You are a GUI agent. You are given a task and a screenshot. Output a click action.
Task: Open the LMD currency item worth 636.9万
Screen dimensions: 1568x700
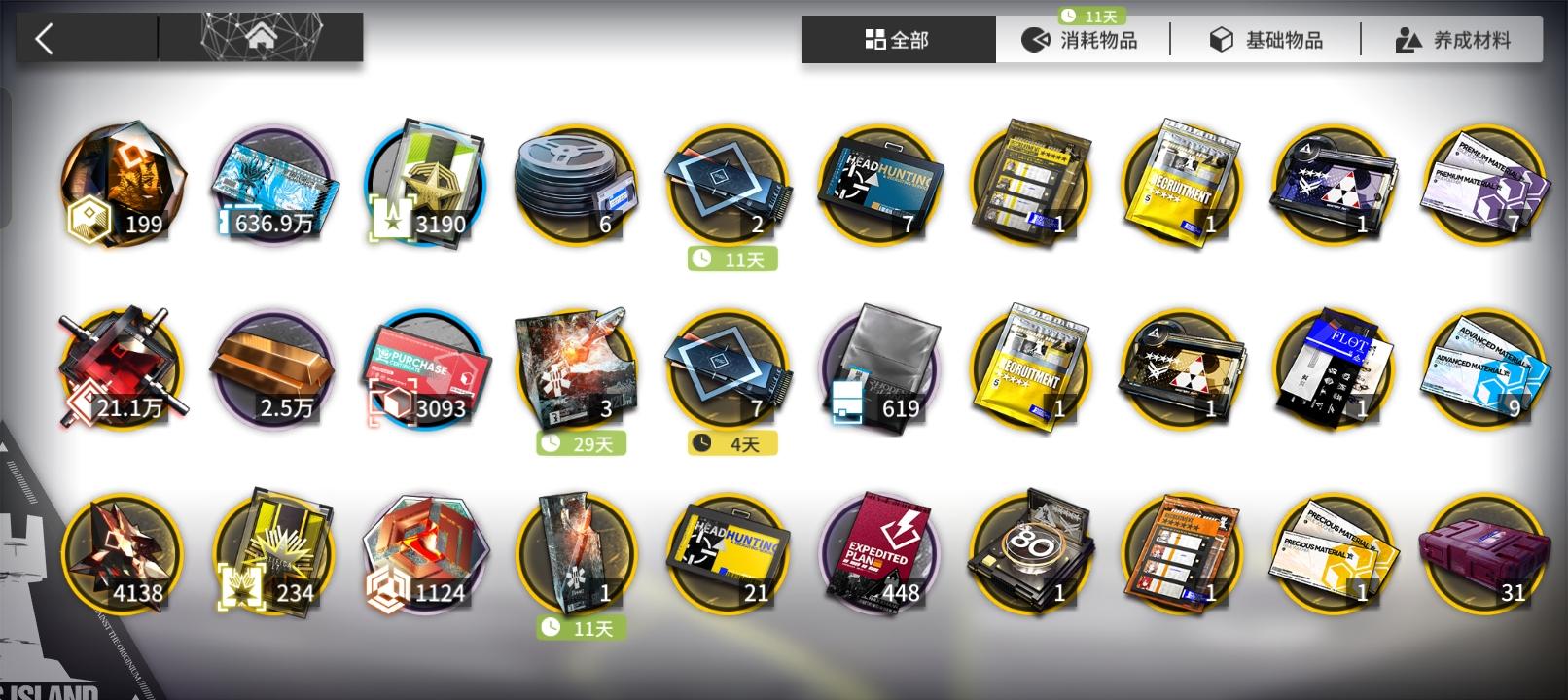tap(274, 185)
